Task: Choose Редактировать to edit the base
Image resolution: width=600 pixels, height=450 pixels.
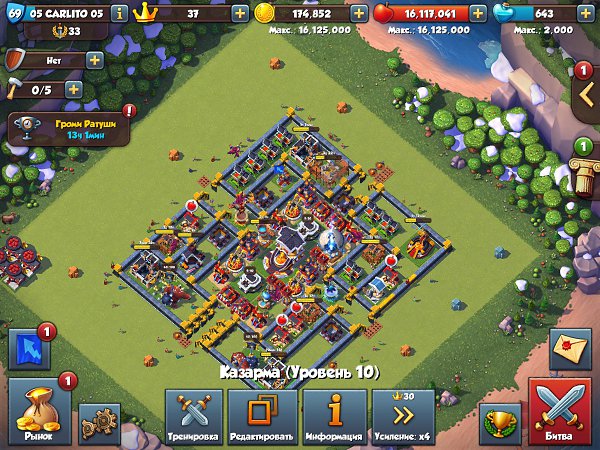Action: [262, 418]
